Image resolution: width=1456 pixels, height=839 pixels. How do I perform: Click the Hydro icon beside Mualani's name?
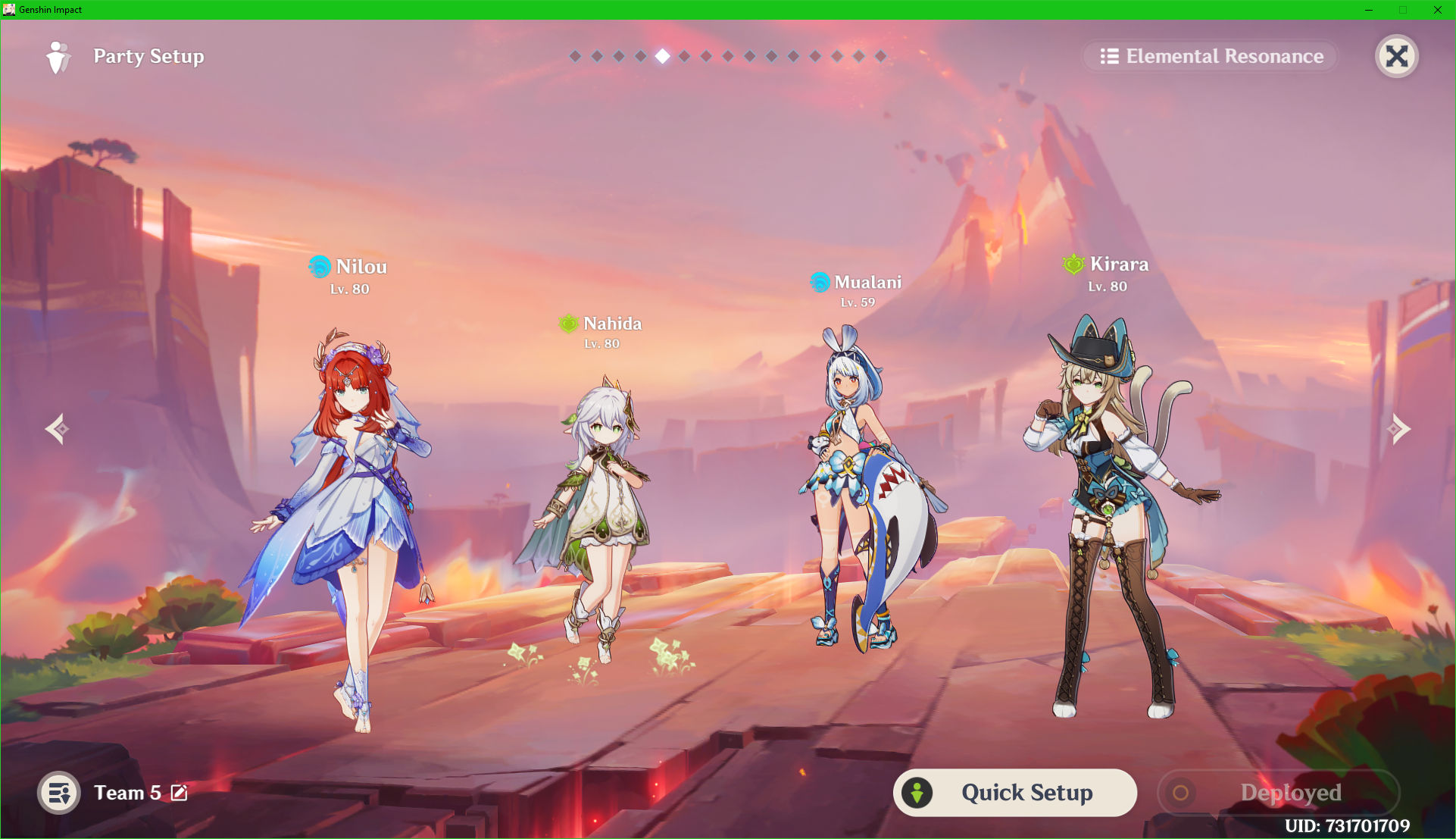click(819, 282)
